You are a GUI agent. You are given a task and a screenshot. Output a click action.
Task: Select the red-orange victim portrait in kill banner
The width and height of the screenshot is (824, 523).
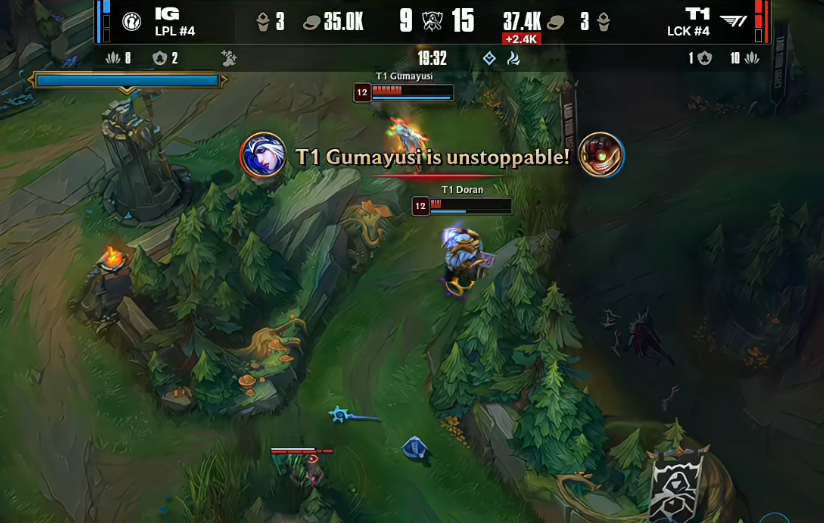click(601, 155)
